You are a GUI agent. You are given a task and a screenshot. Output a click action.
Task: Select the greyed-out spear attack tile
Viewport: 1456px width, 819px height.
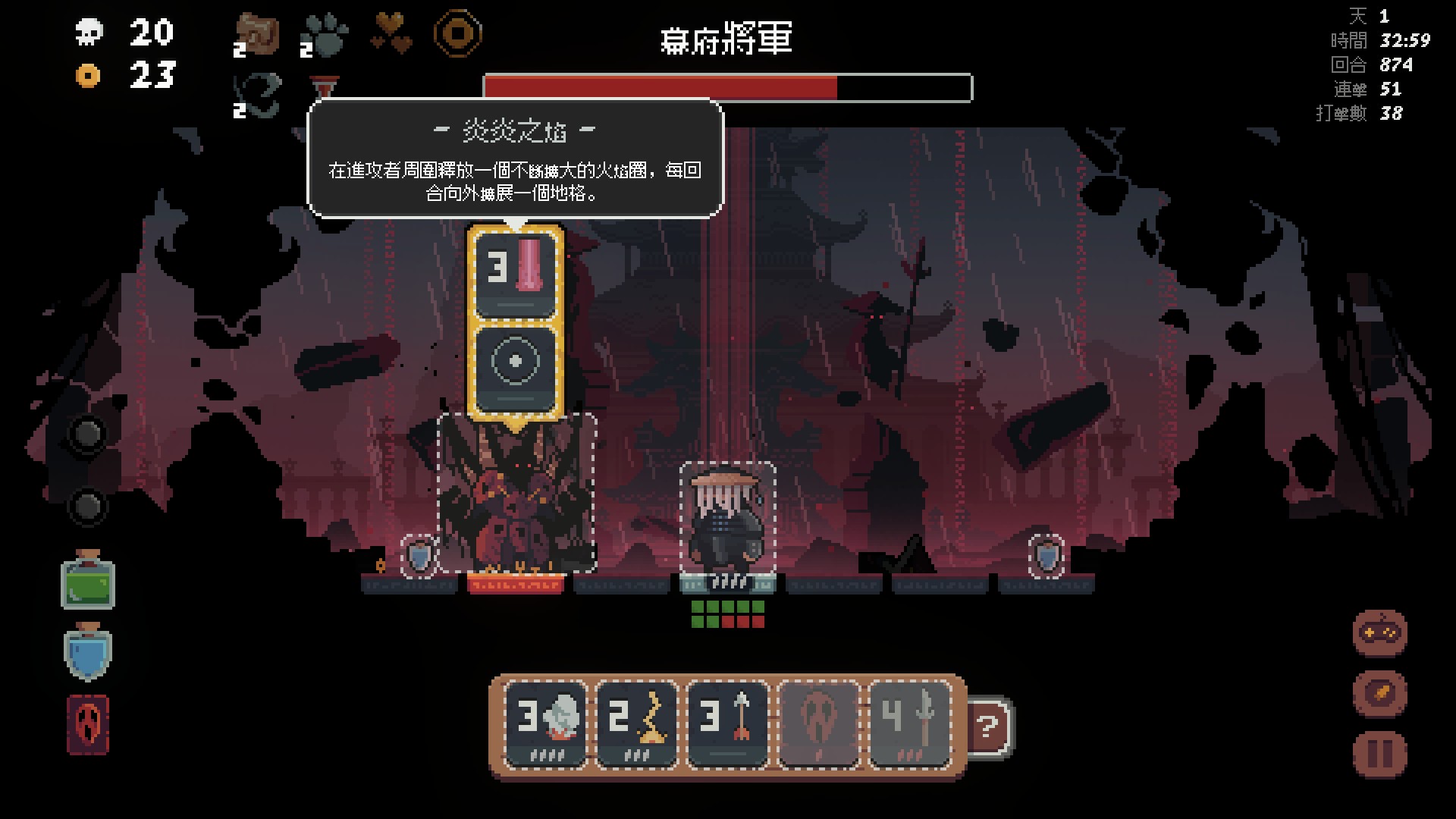click(x=910, y=723)
